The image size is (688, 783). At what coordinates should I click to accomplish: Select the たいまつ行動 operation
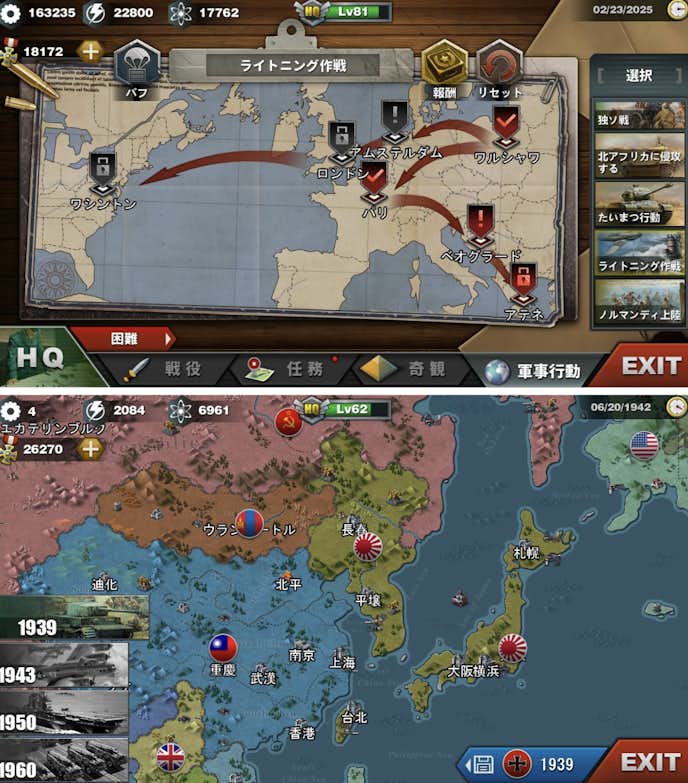click(x=638, y=203)
